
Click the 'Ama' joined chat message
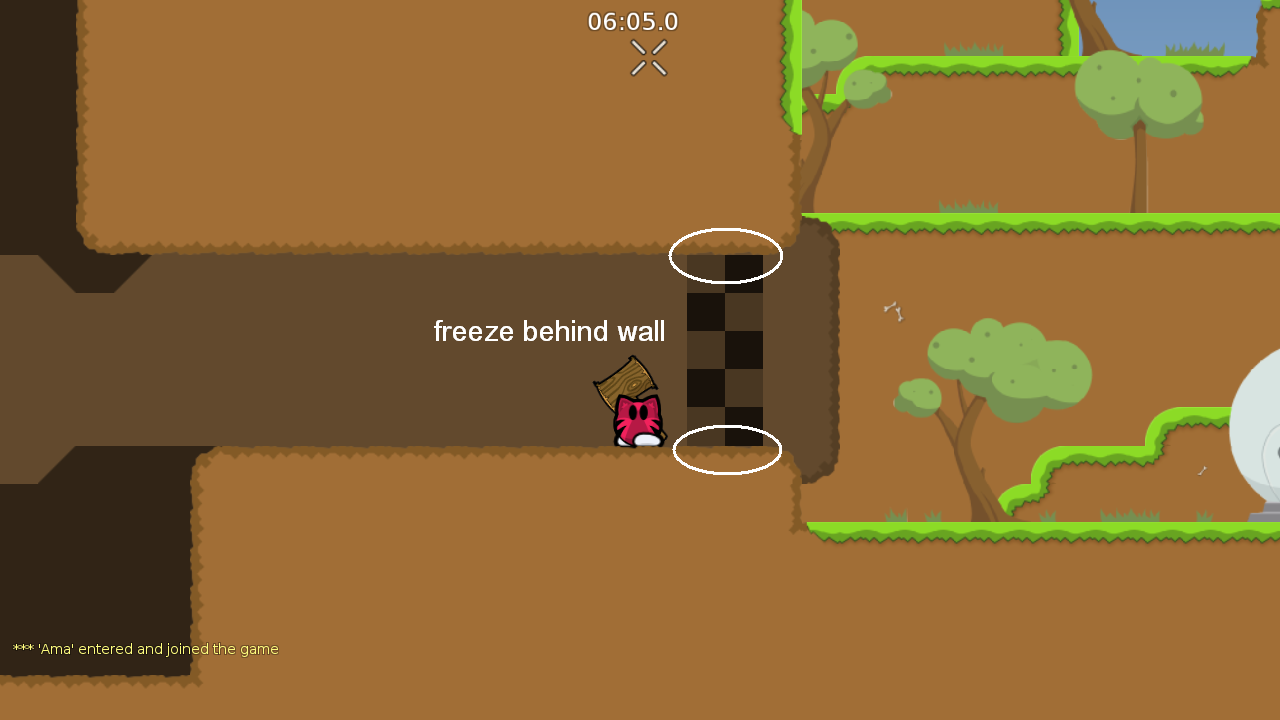pos(144,648)
